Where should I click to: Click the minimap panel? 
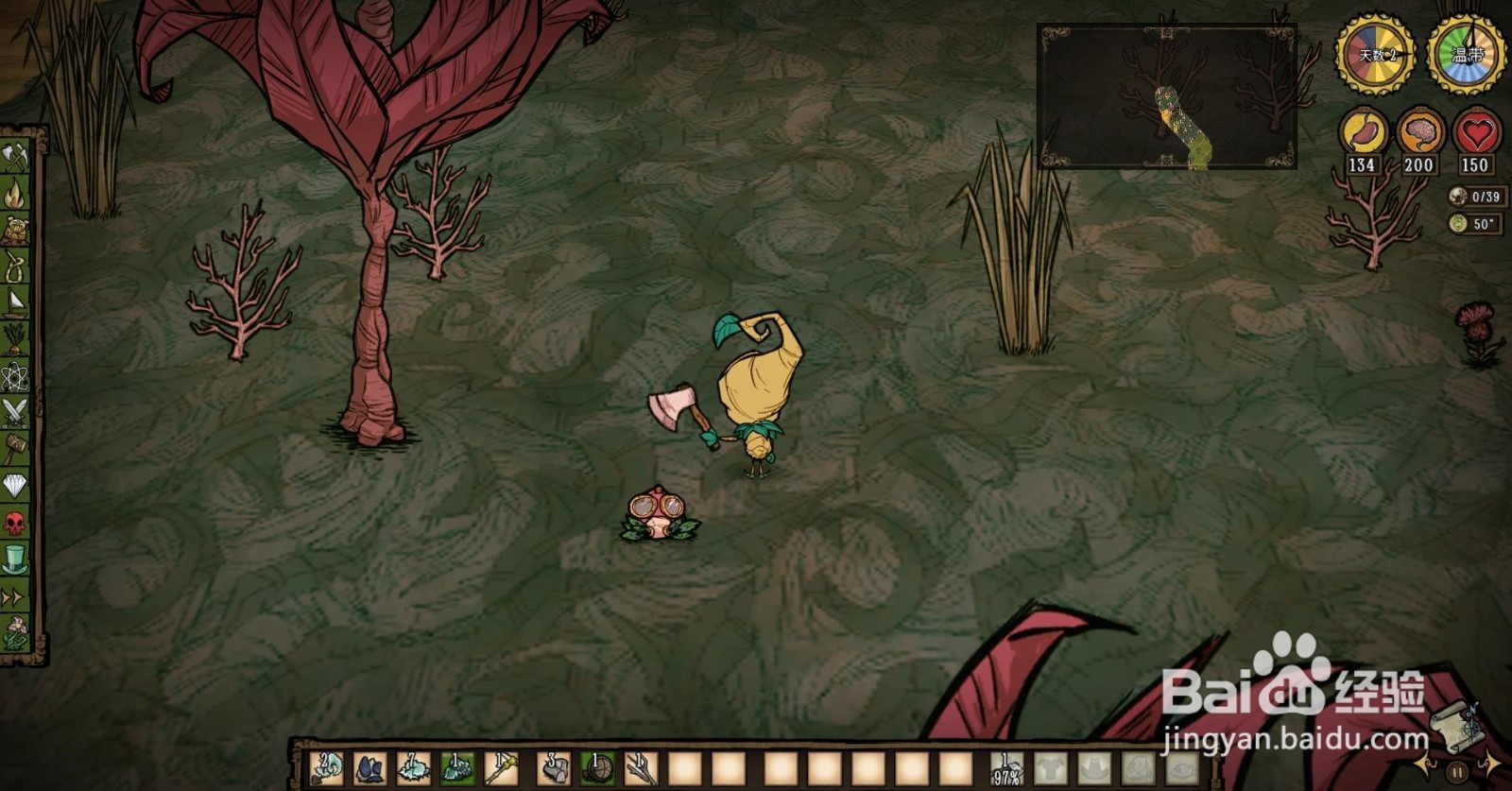click(x=1166, y=96)
